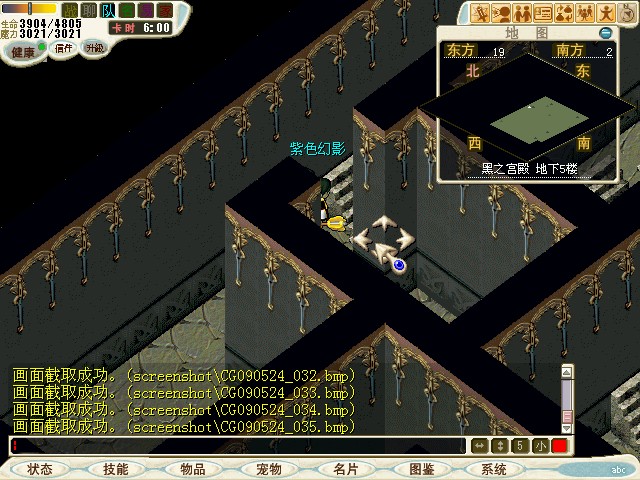Open the 图鉴 album menu
Screen dimensions: 640x480
click(422, 469)
